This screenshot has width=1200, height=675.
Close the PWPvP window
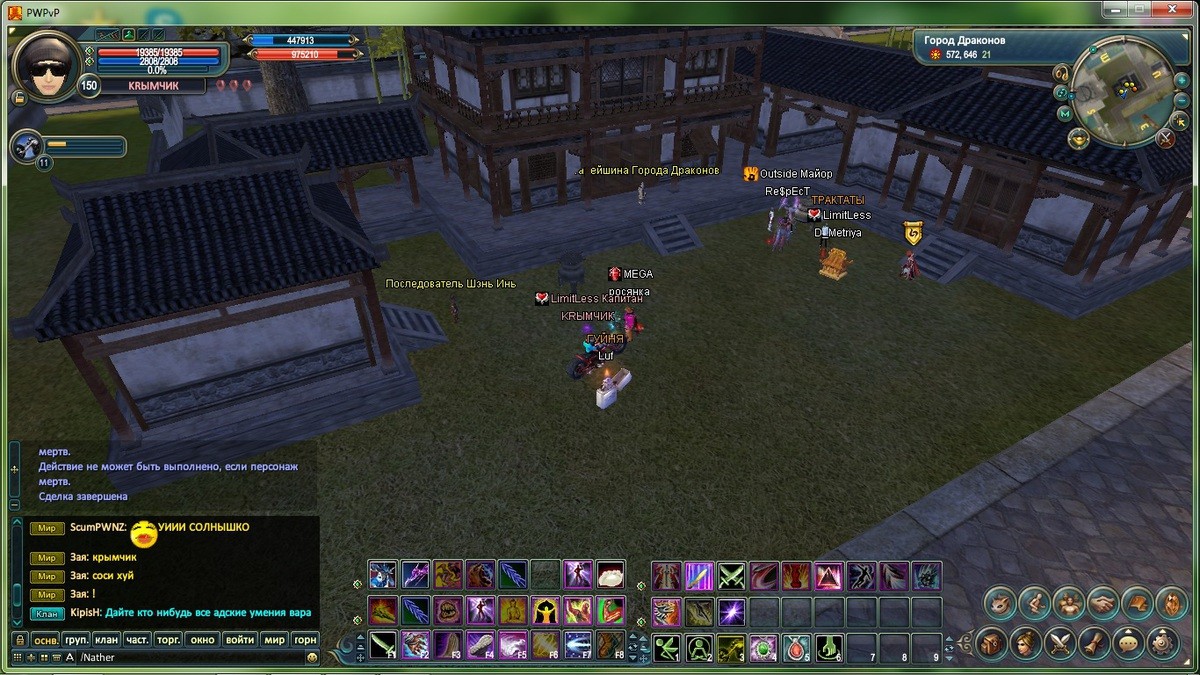point(1173,10)
